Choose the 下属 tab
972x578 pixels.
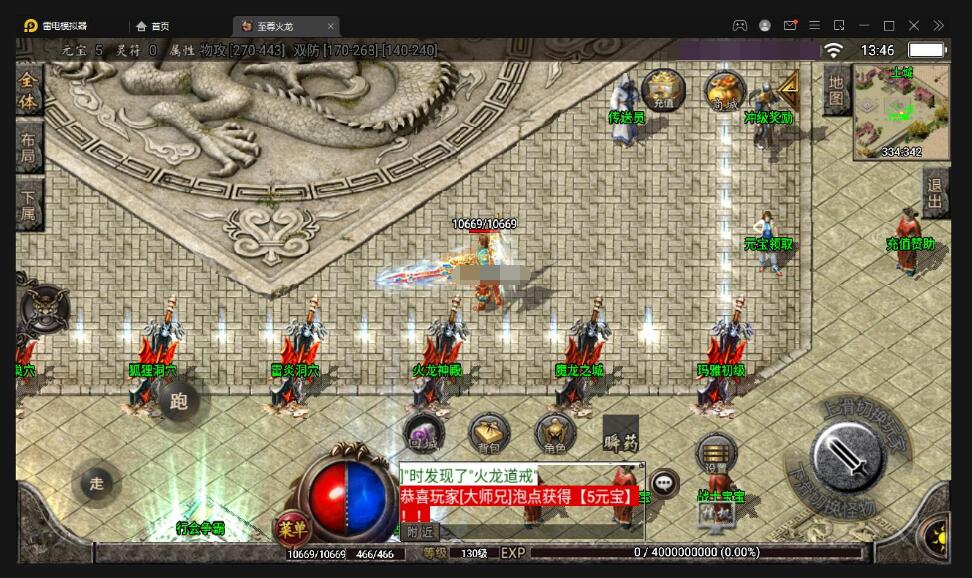click(30, 205)
